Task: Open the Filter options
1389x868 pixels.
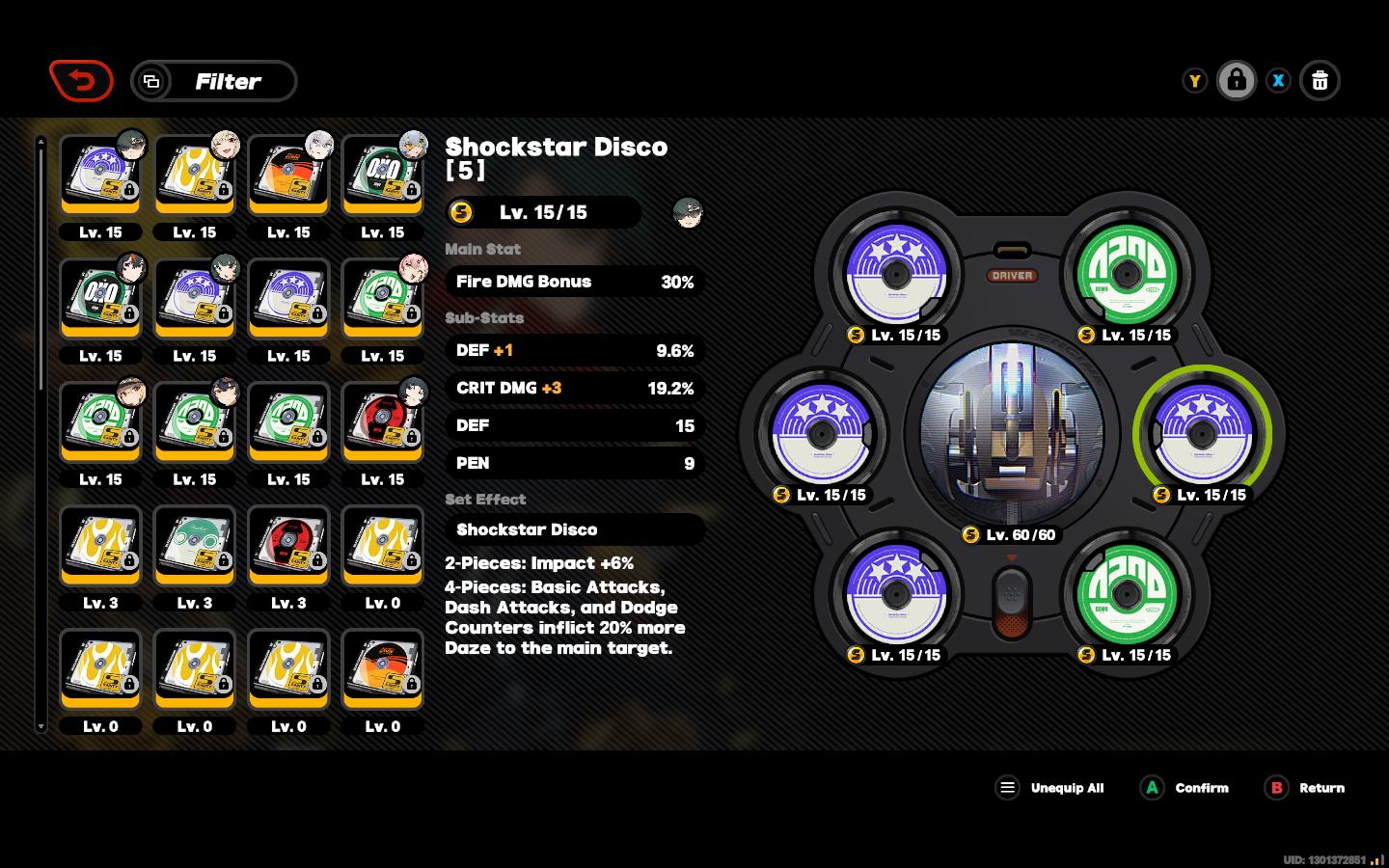Action: click(x=214, y=81)
